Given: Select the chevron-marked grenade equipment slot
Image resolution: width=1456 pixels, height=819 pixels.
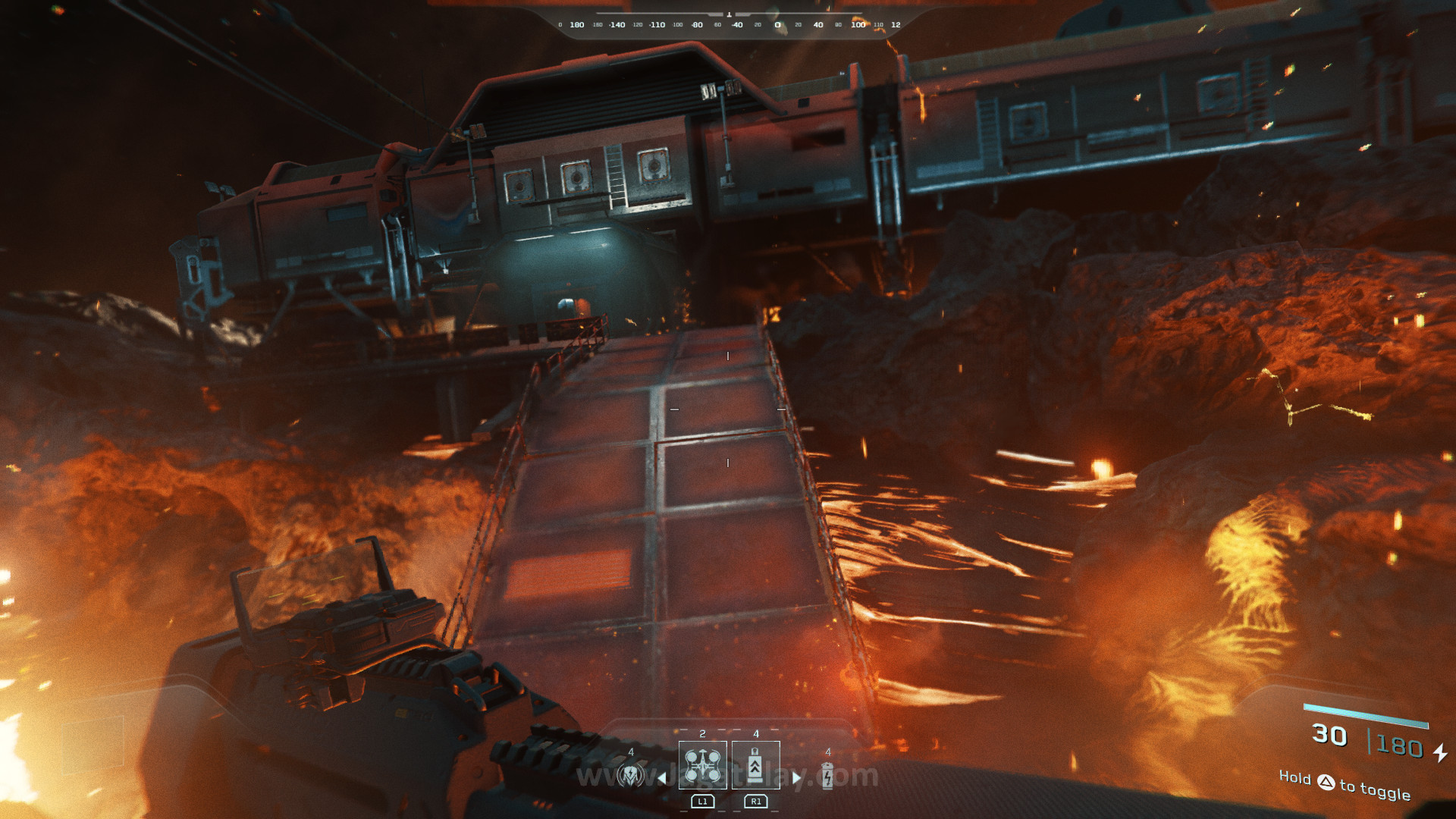Looking at the screenshot, I should [x=755, y=765].
